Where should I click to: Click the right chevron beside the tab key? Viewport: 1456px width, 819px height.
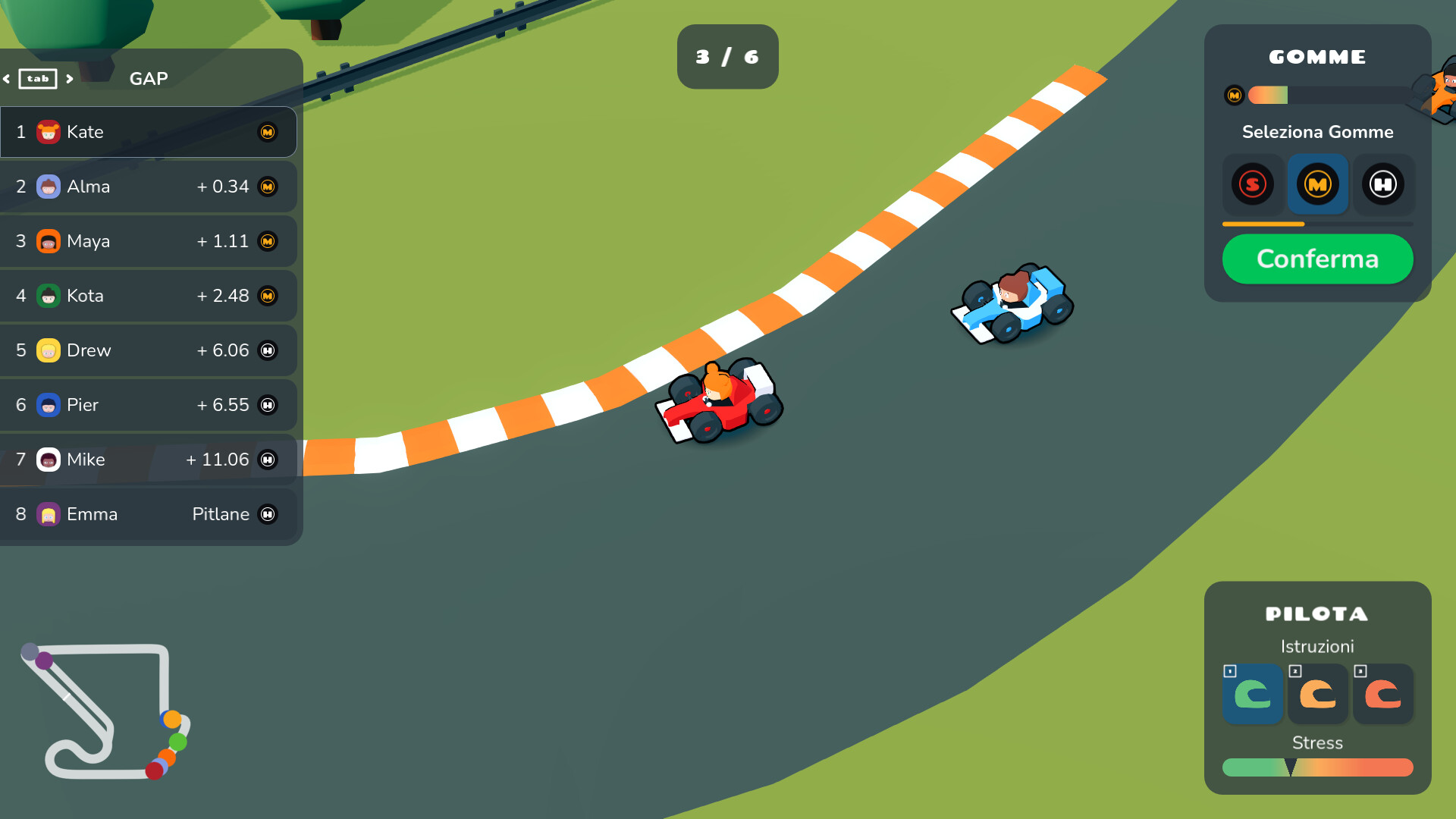tap(70, 77)
